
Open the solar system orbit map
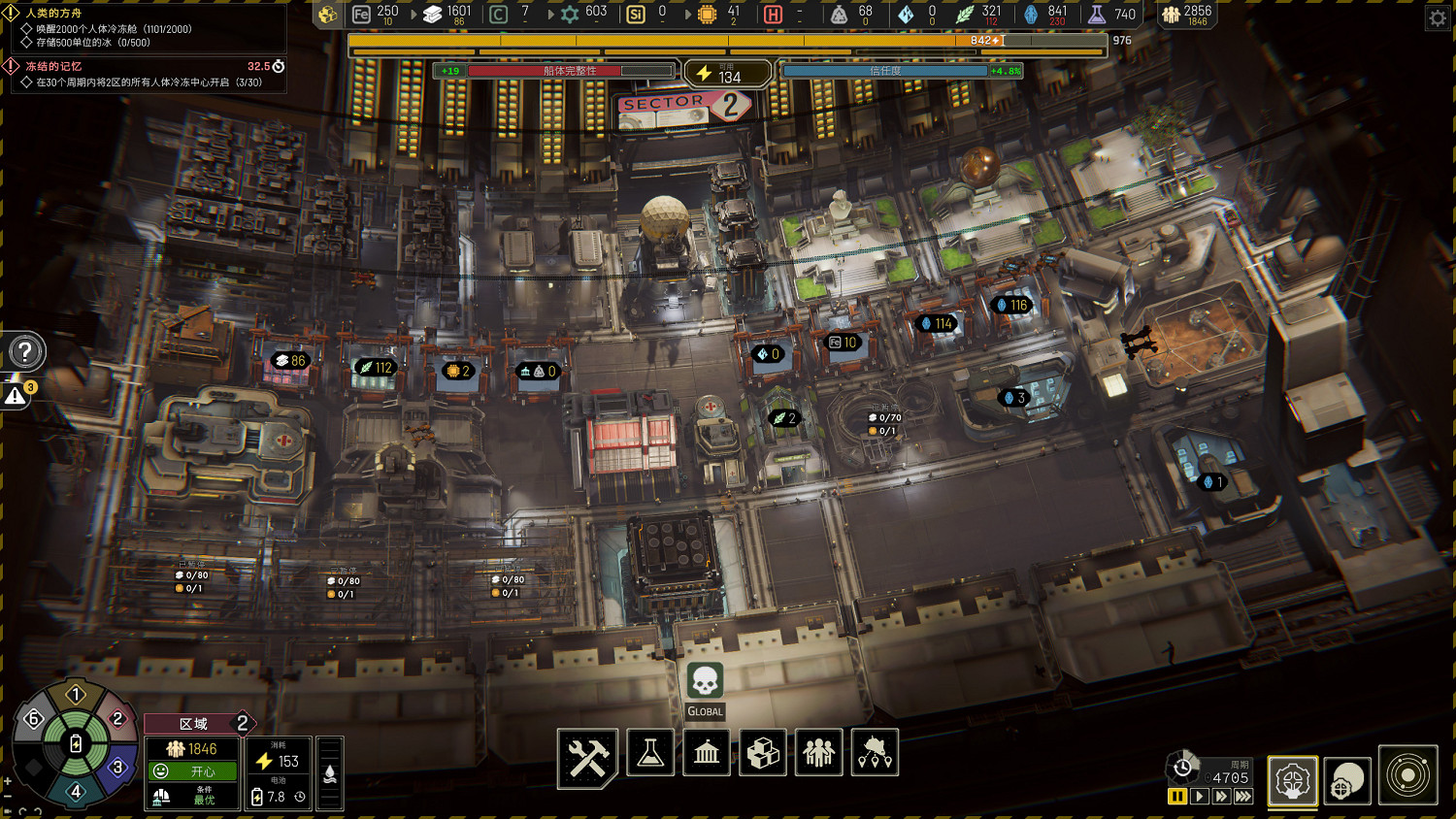click(1407, 775)
